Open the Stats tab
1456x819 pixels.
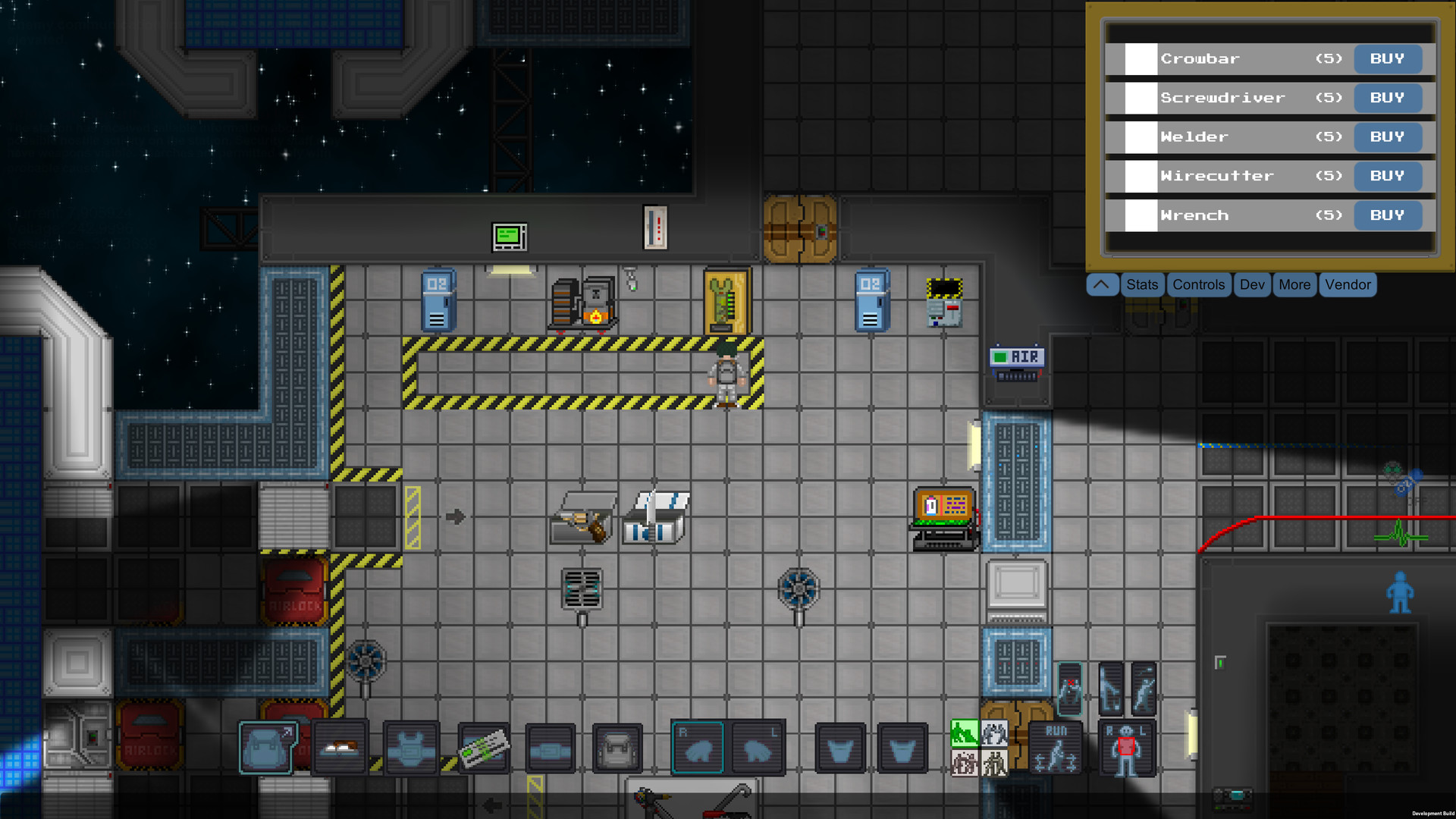coord(1142,284)
